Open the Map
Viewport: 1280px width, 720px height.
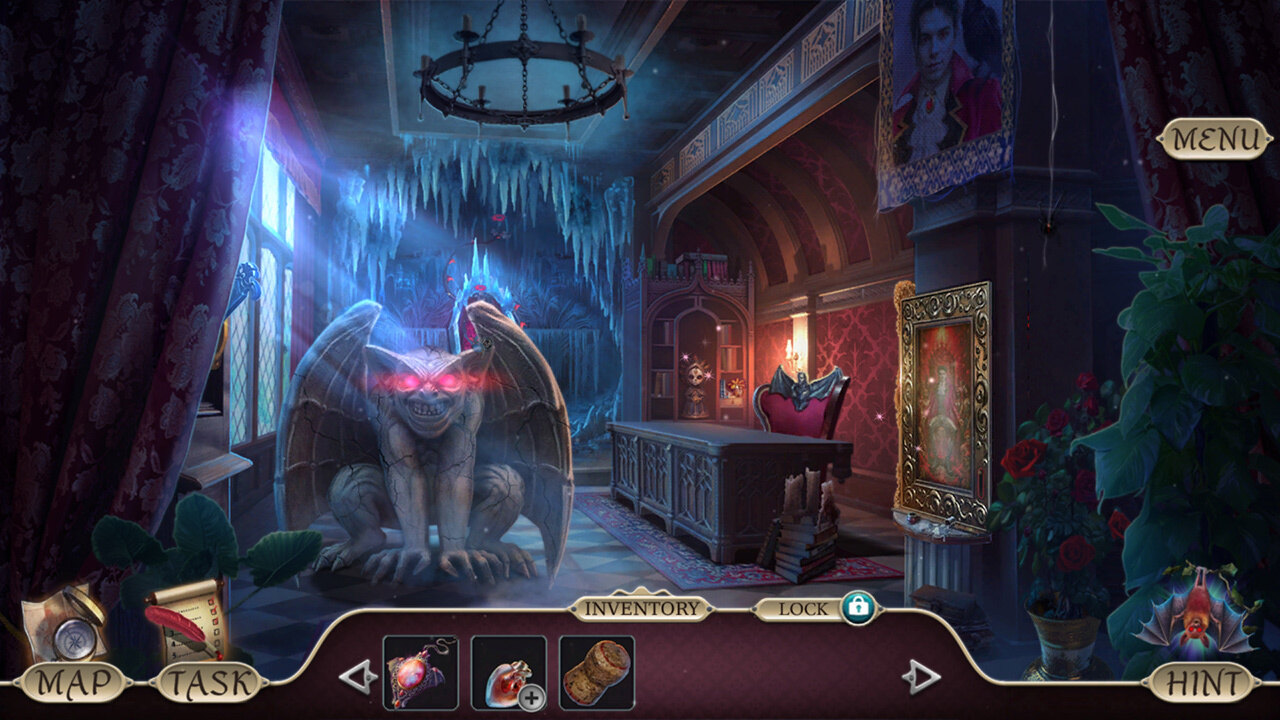click(x=72, y=684)
